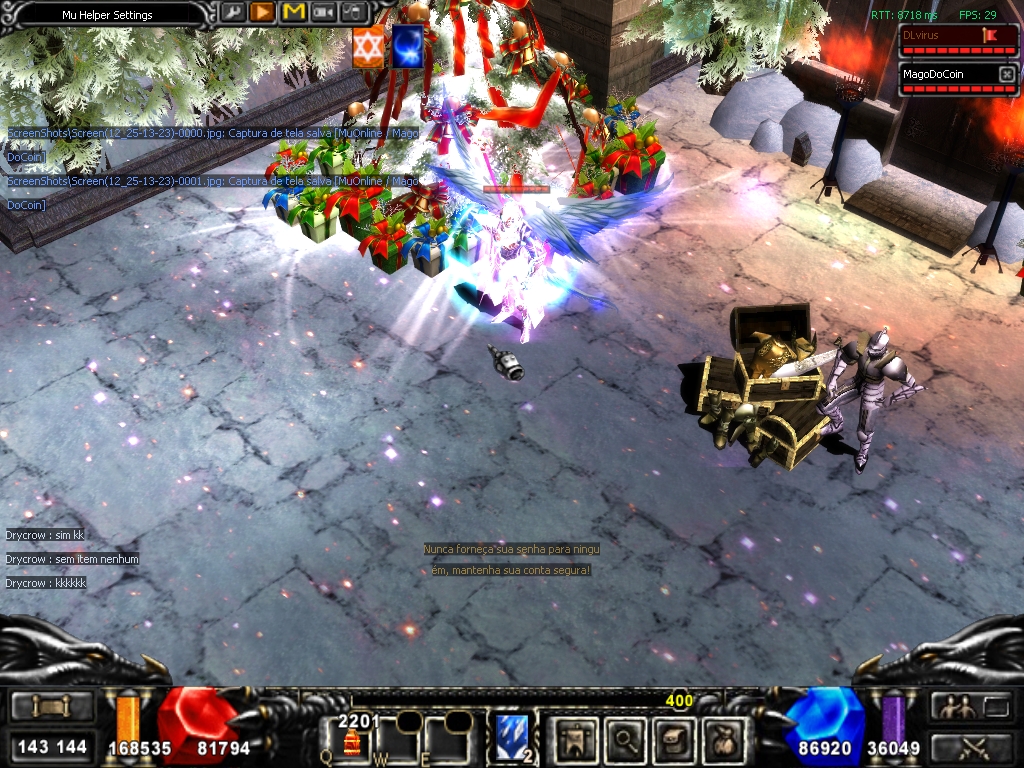Start Mu Helper with the orange play button
Viewport: 1024px width, 768px height.
pos(262,12)
